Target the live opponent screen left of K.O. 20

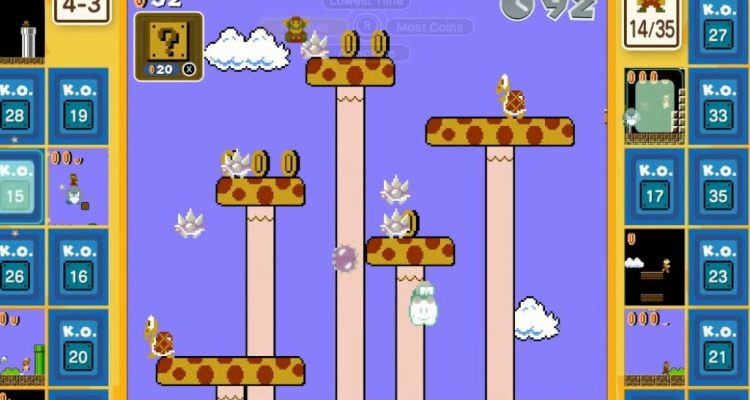pyautogui.click(x=21, y=347)
